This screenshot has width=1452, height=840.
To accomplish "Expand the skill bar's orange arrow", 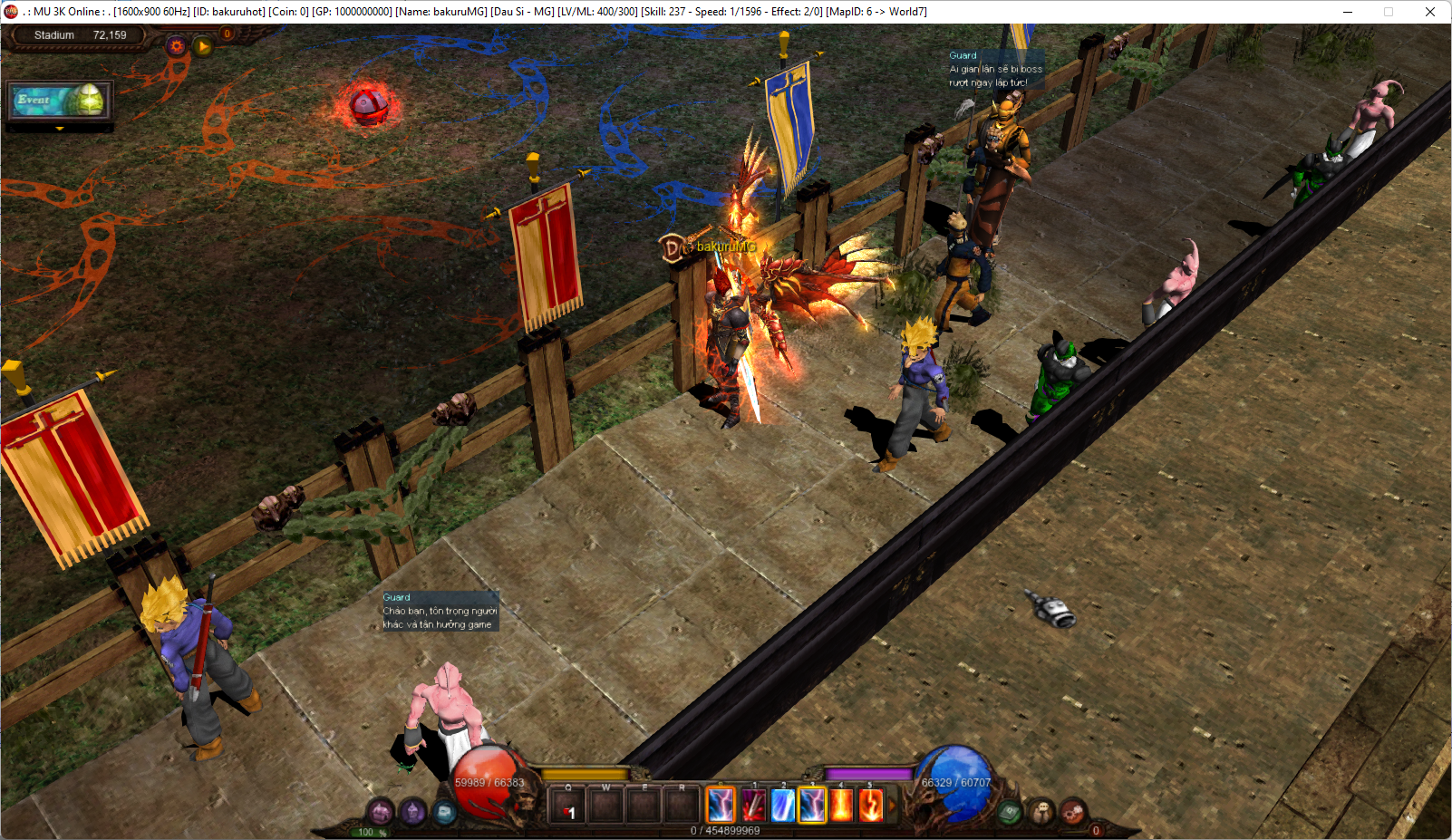I will tap(891, 805).
